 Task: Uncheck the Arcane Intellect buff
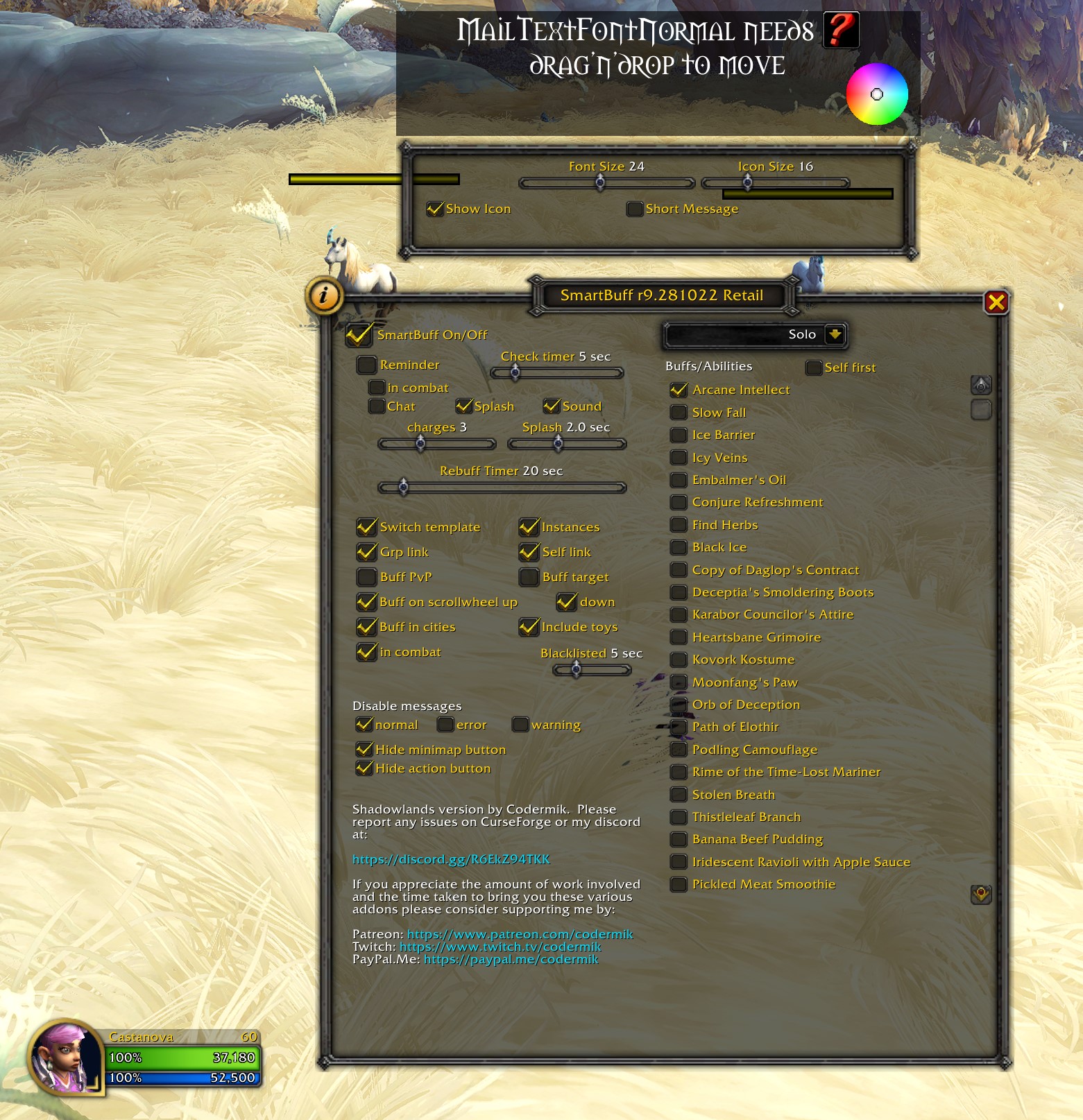point(678,389)
